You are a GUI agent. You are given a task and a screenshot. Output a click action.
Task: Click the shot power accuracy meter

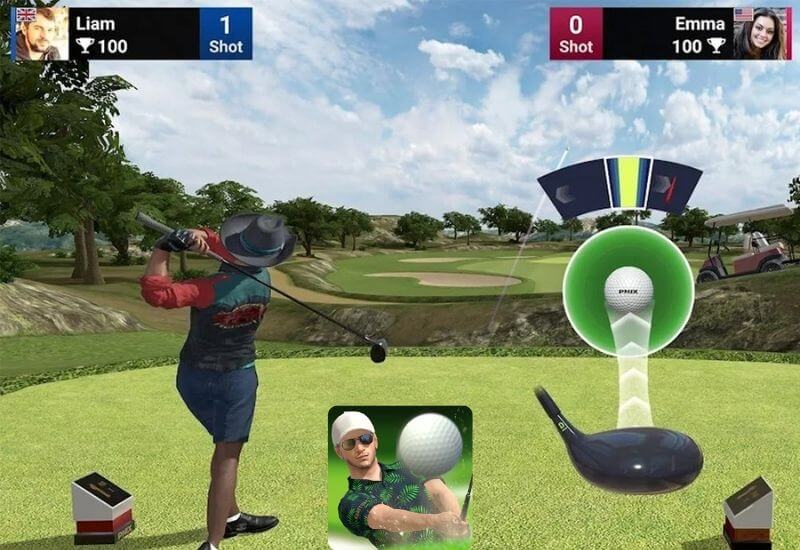point(620,186)
